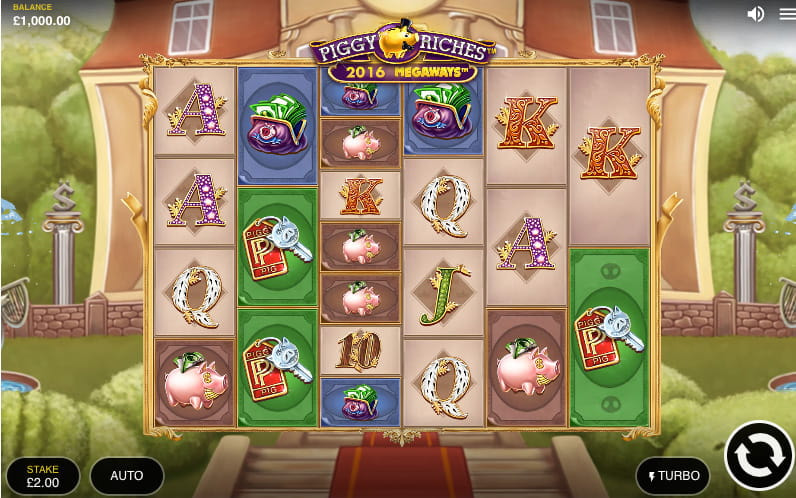Change the £2.00 stake amount

tap(43, 475)
